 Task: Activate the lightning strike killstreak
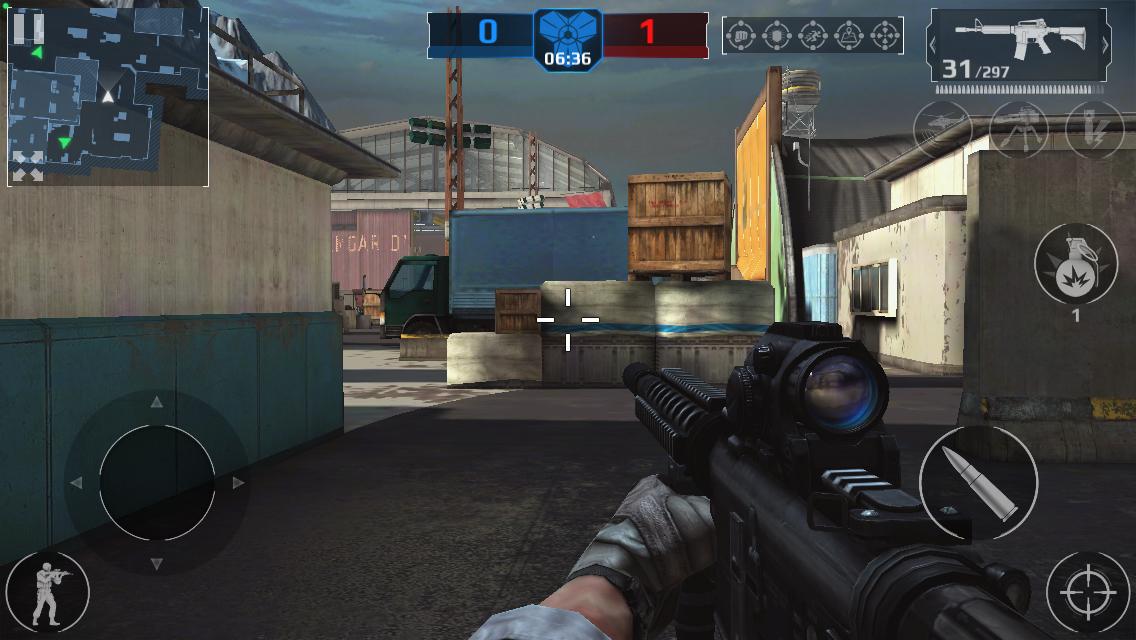point(1095,129)
